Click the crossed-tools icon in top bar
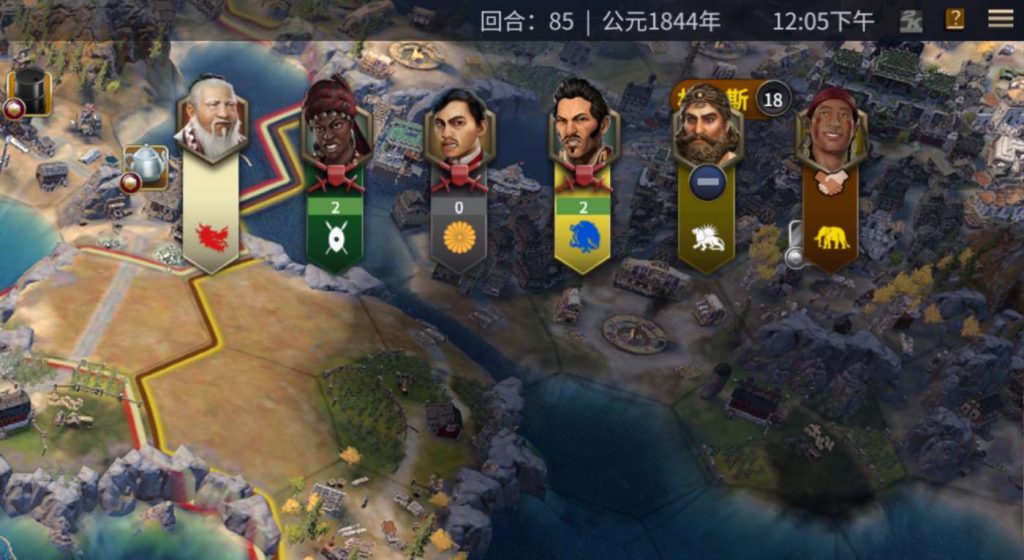Image resolution: width=1024 pixels, height=560 pixels. [x=911, y=20]
